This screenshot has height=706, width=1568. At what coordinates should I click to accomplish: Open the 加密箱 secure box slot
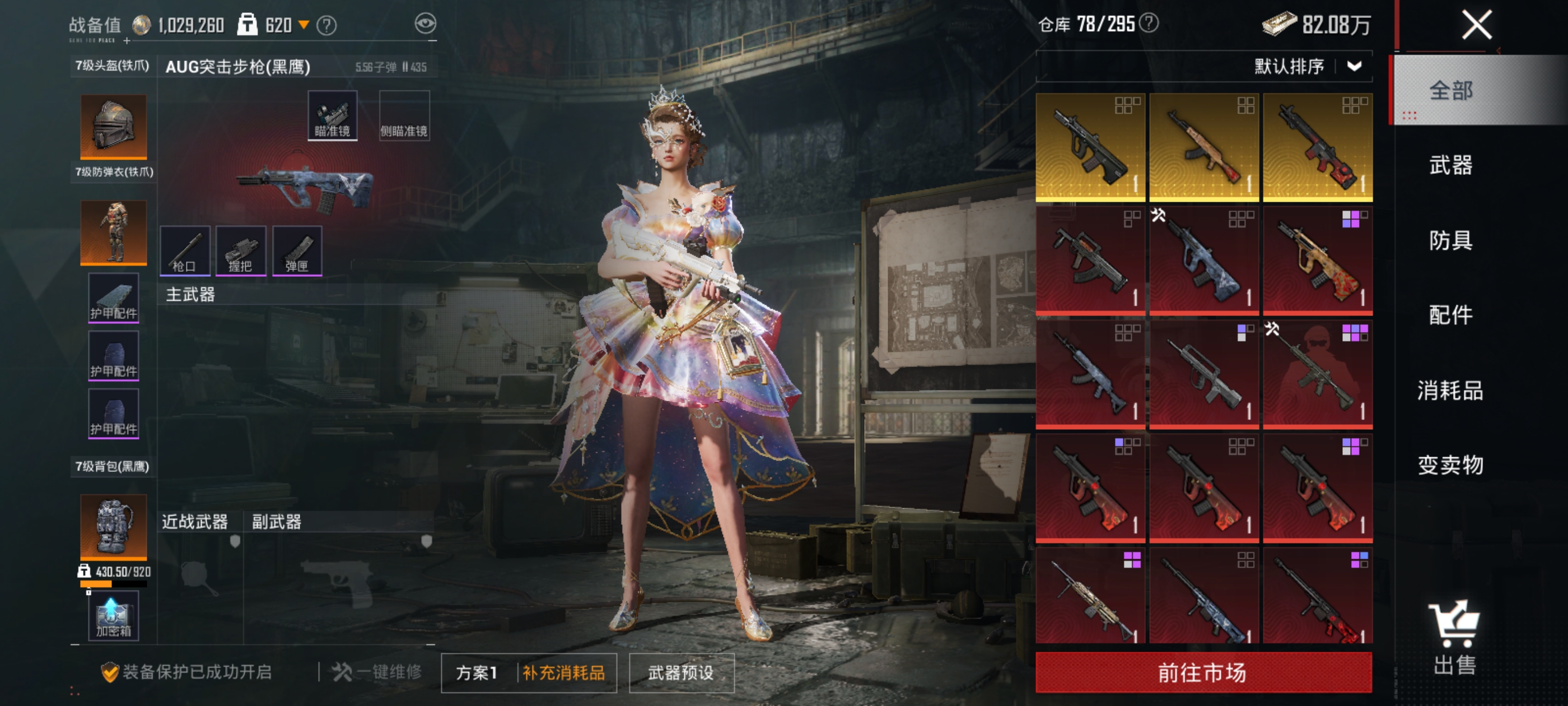113,616
